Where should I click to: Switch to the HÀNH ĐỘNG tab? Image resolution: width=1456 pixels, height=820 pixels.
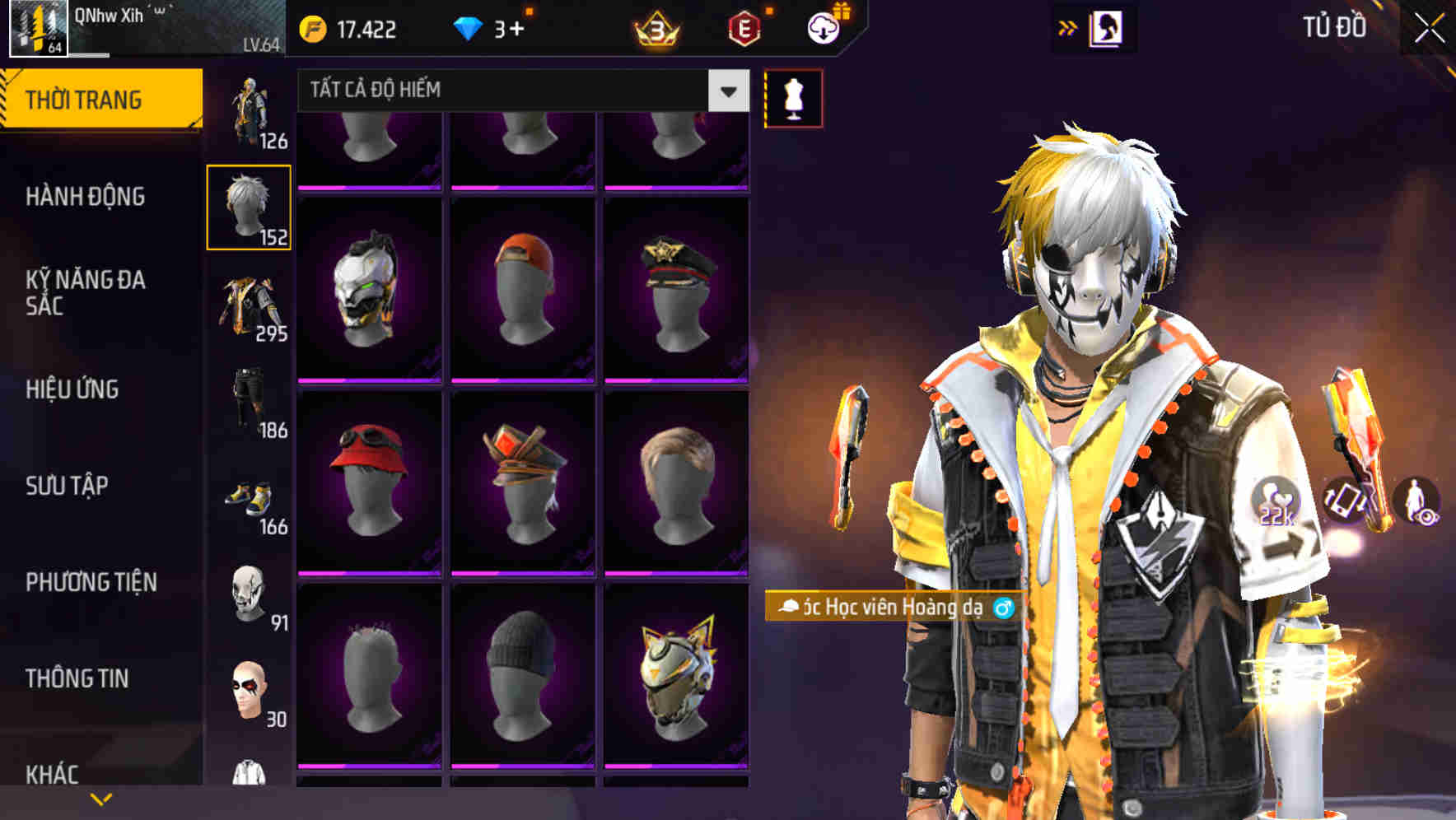(86, 197)
